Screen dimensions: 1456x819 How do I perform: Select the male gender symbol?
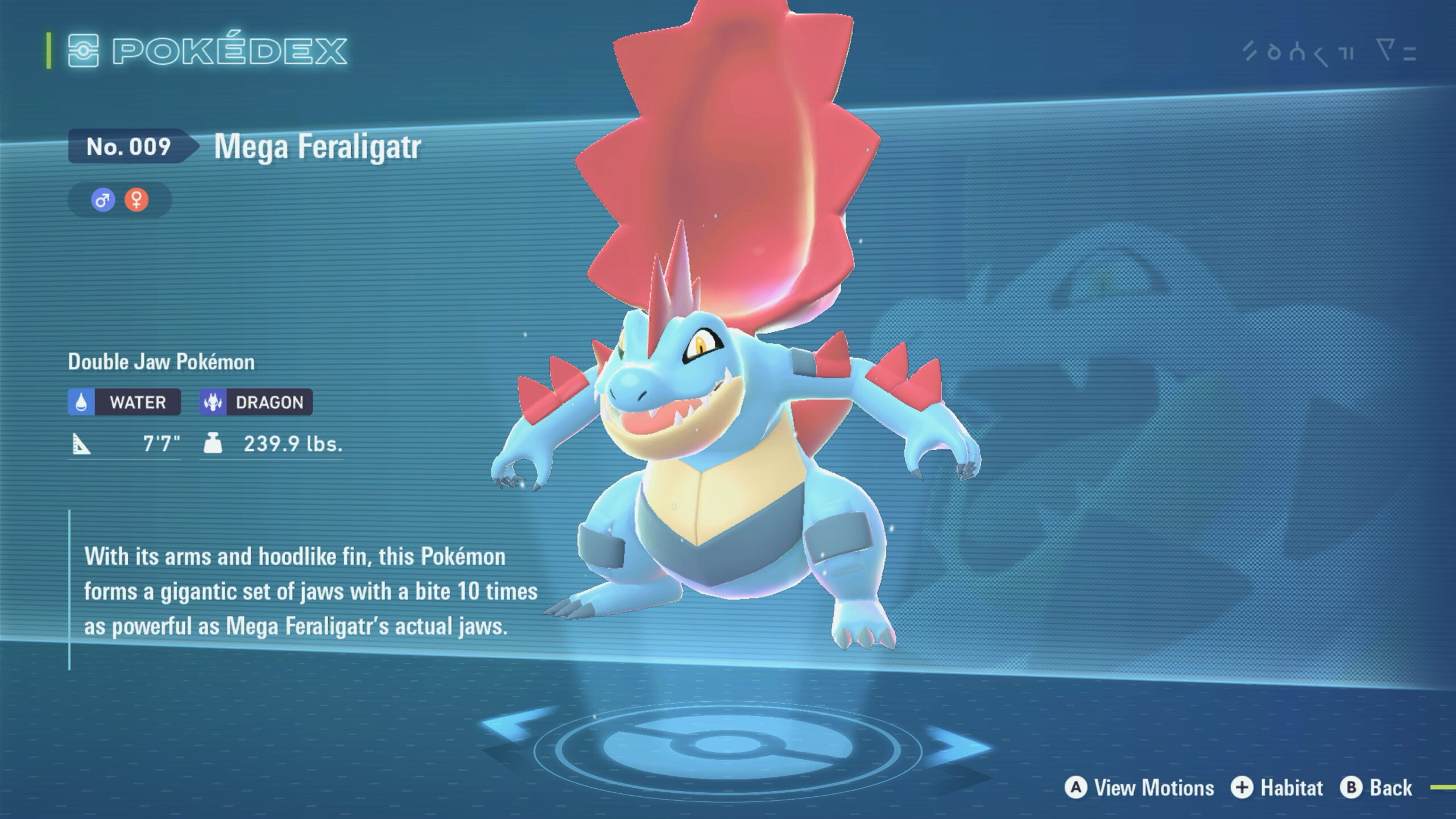[x=103, y=200]
